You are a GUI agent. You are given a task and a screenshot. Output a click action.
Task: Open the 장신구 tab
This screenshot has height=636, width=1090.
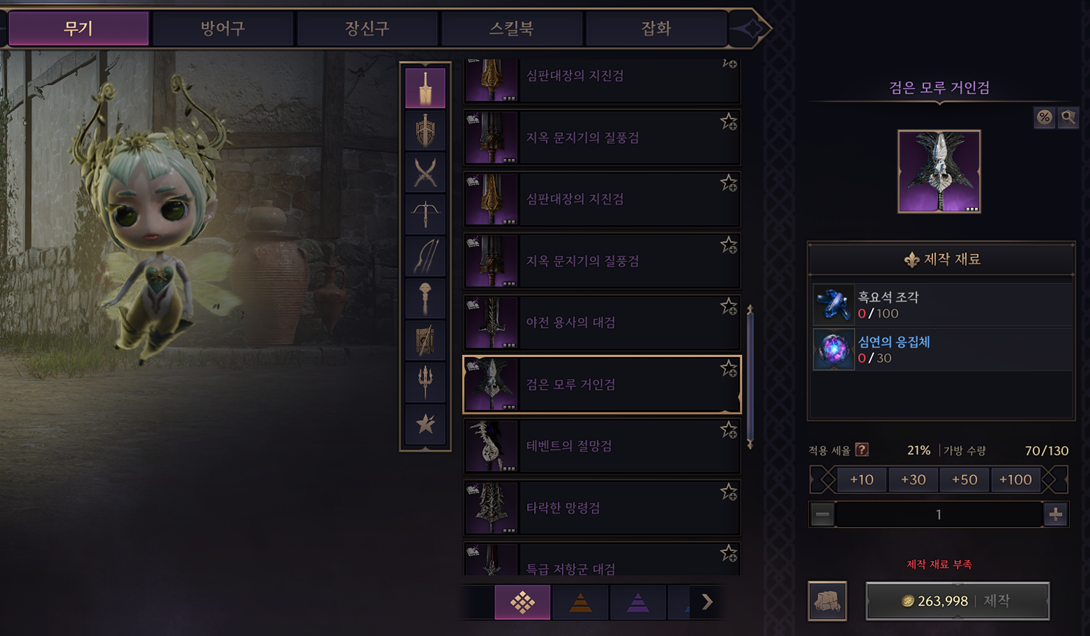367,28
